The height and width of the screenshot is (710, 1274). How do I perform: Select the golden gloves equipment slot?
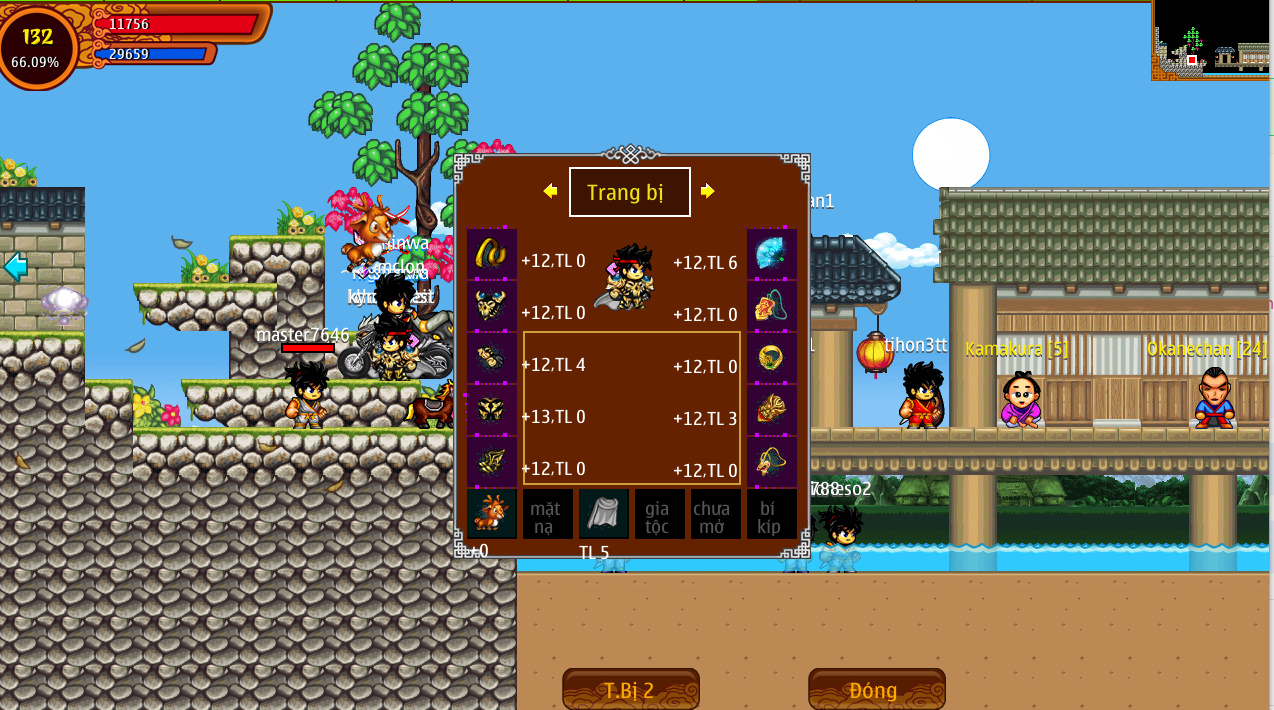point(491,358)
